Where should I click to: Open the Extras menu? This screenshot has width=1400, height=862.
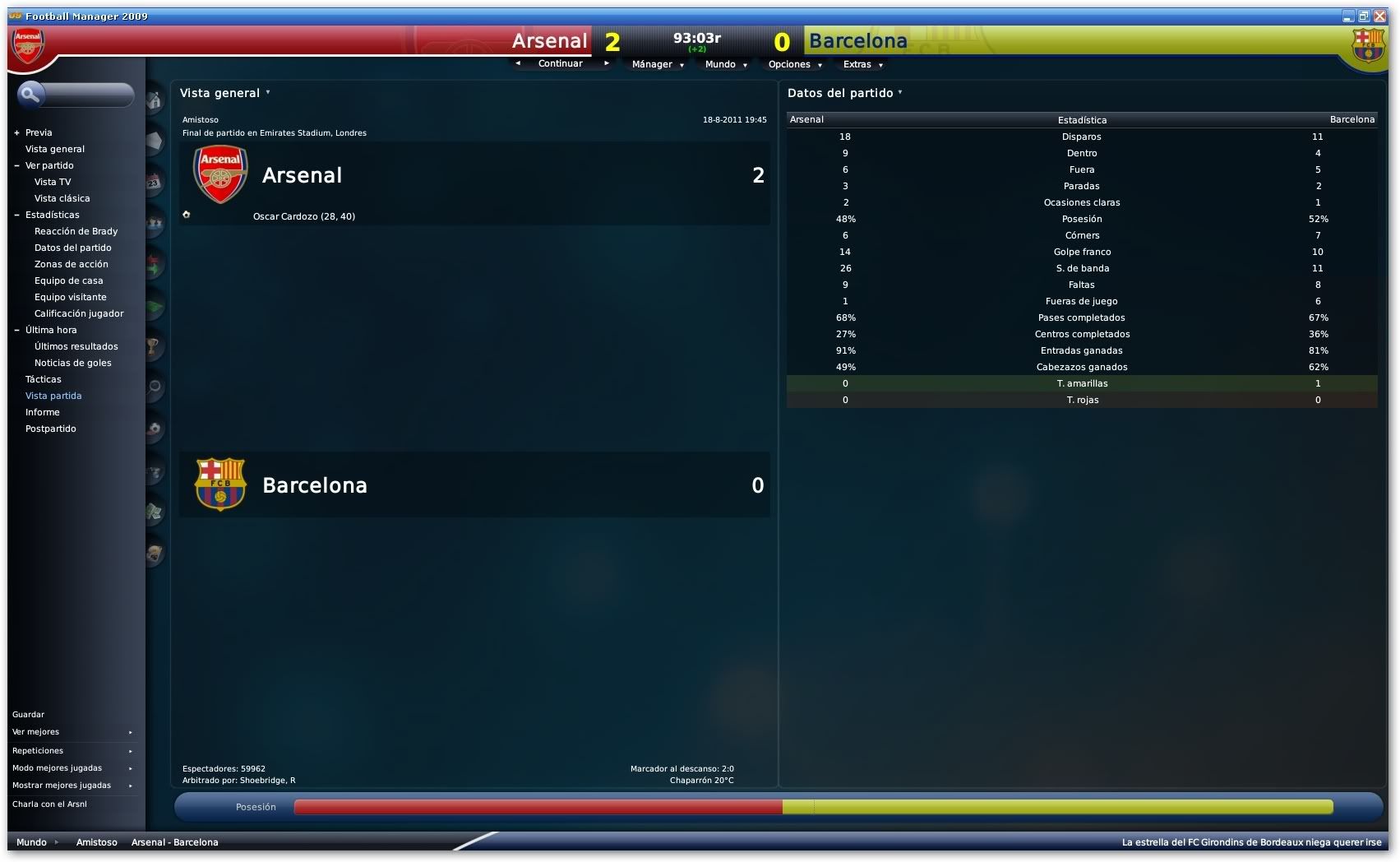pos(862,64)
